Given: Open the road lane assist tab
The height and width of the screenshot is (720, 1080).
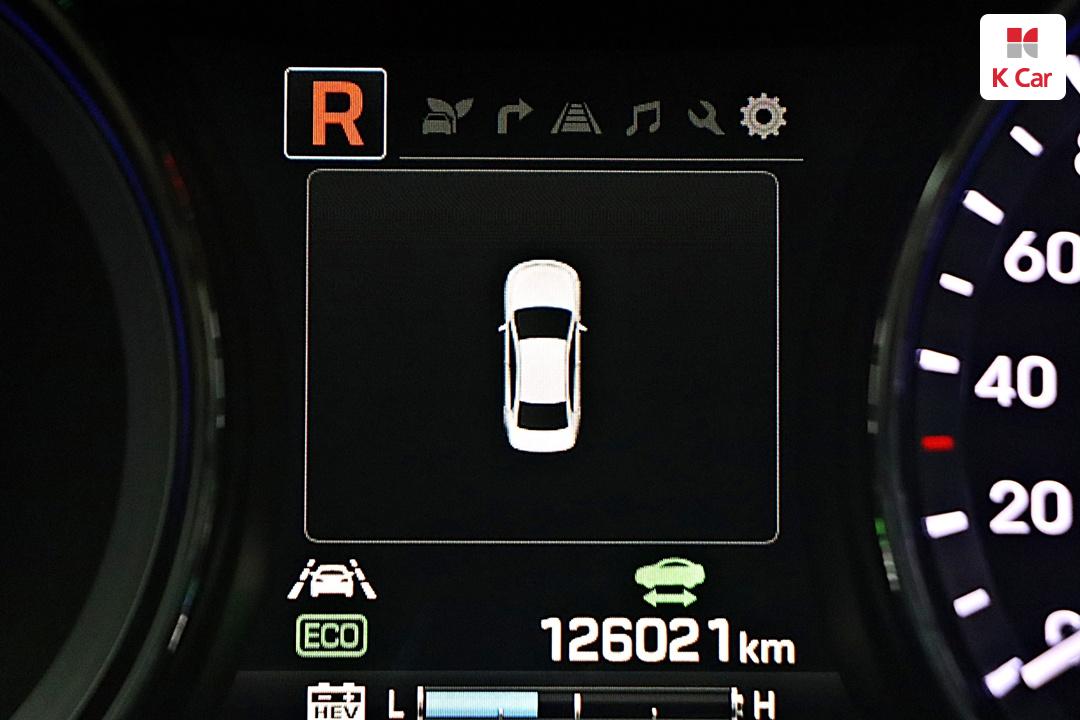Looking at the screenshot, I should click(x=576, y=118).
